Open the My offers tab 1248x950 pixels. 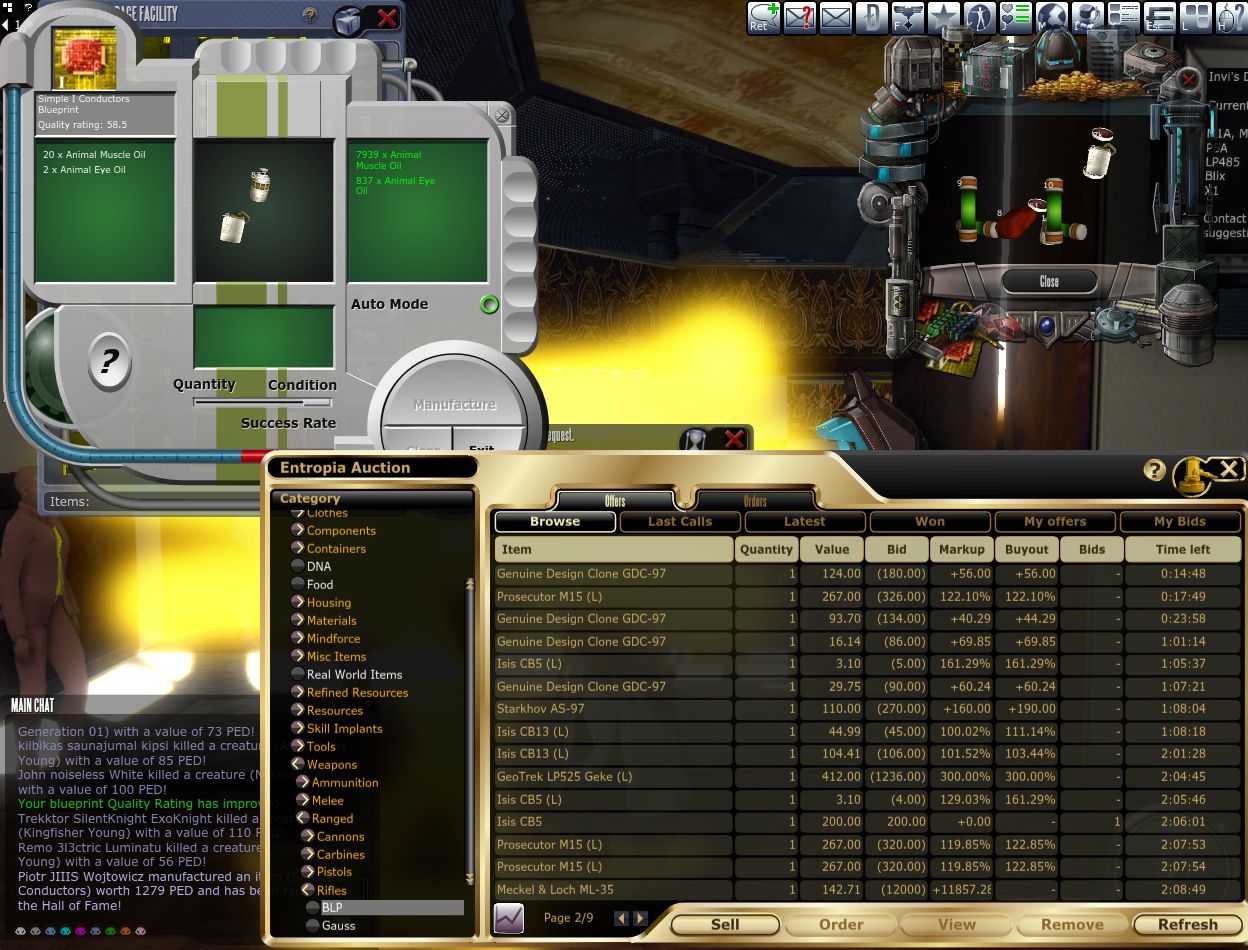(1054, 521)
